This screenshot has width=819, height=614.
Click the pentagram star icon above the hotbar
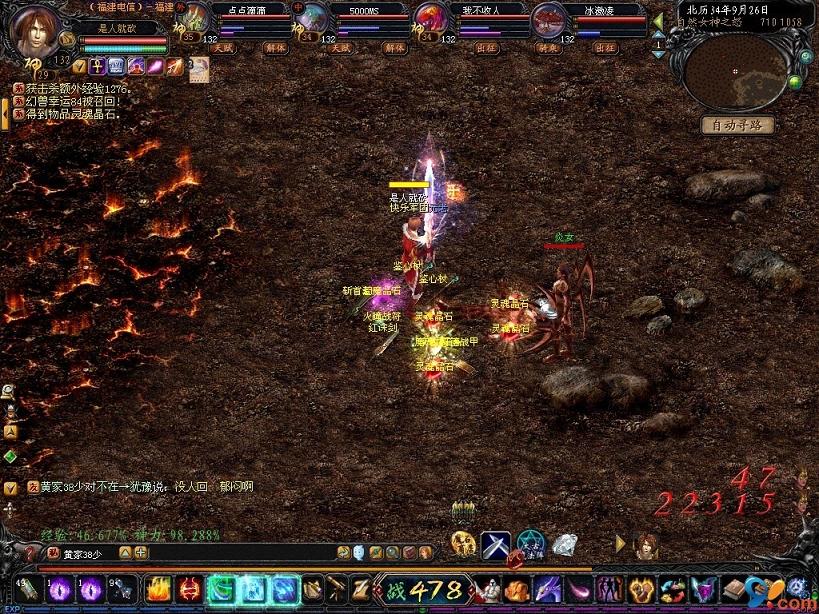pos(531,545)
